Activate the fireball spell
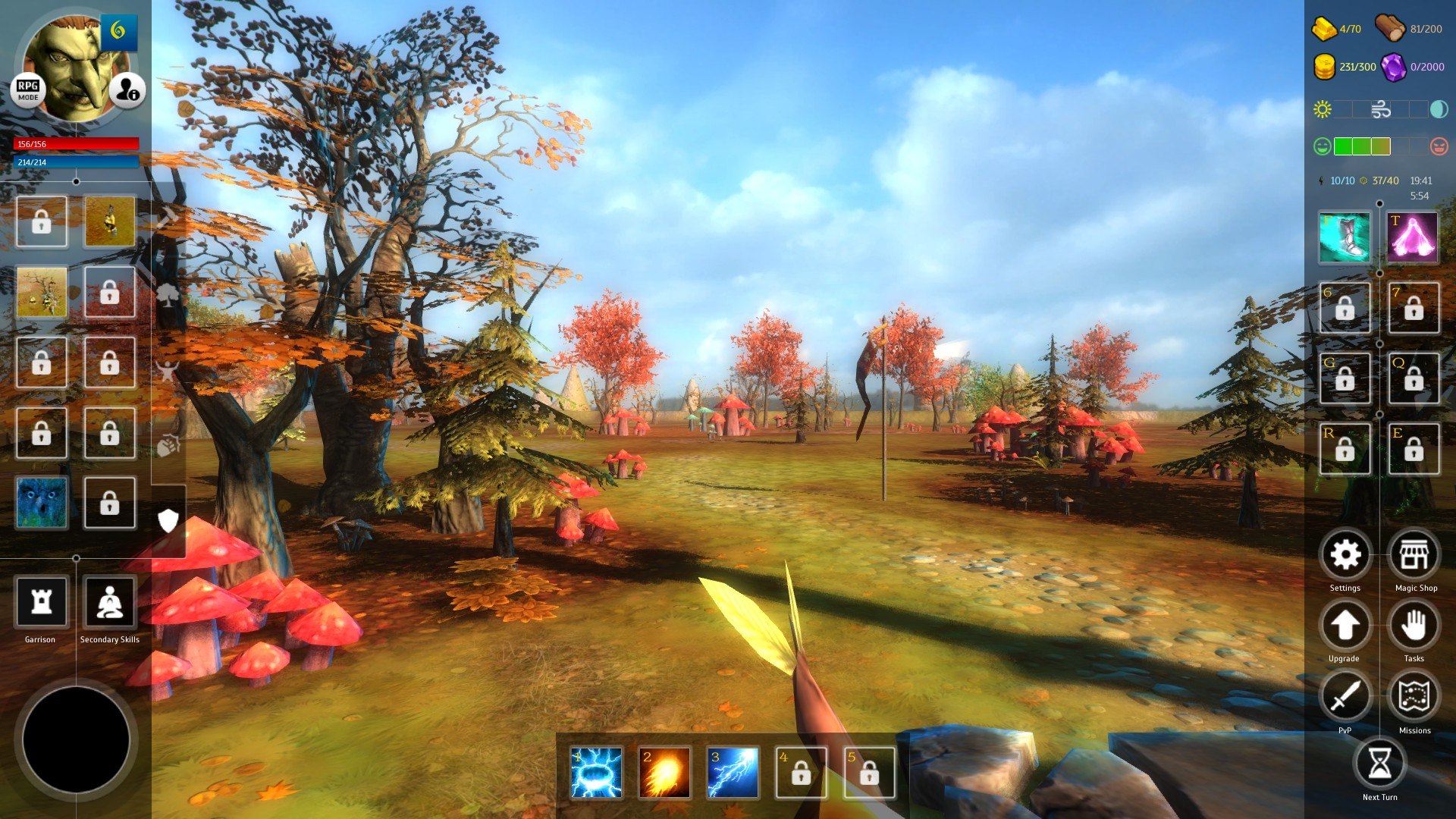This screenshot has height=819, width=1456. (x=664, y=773)
